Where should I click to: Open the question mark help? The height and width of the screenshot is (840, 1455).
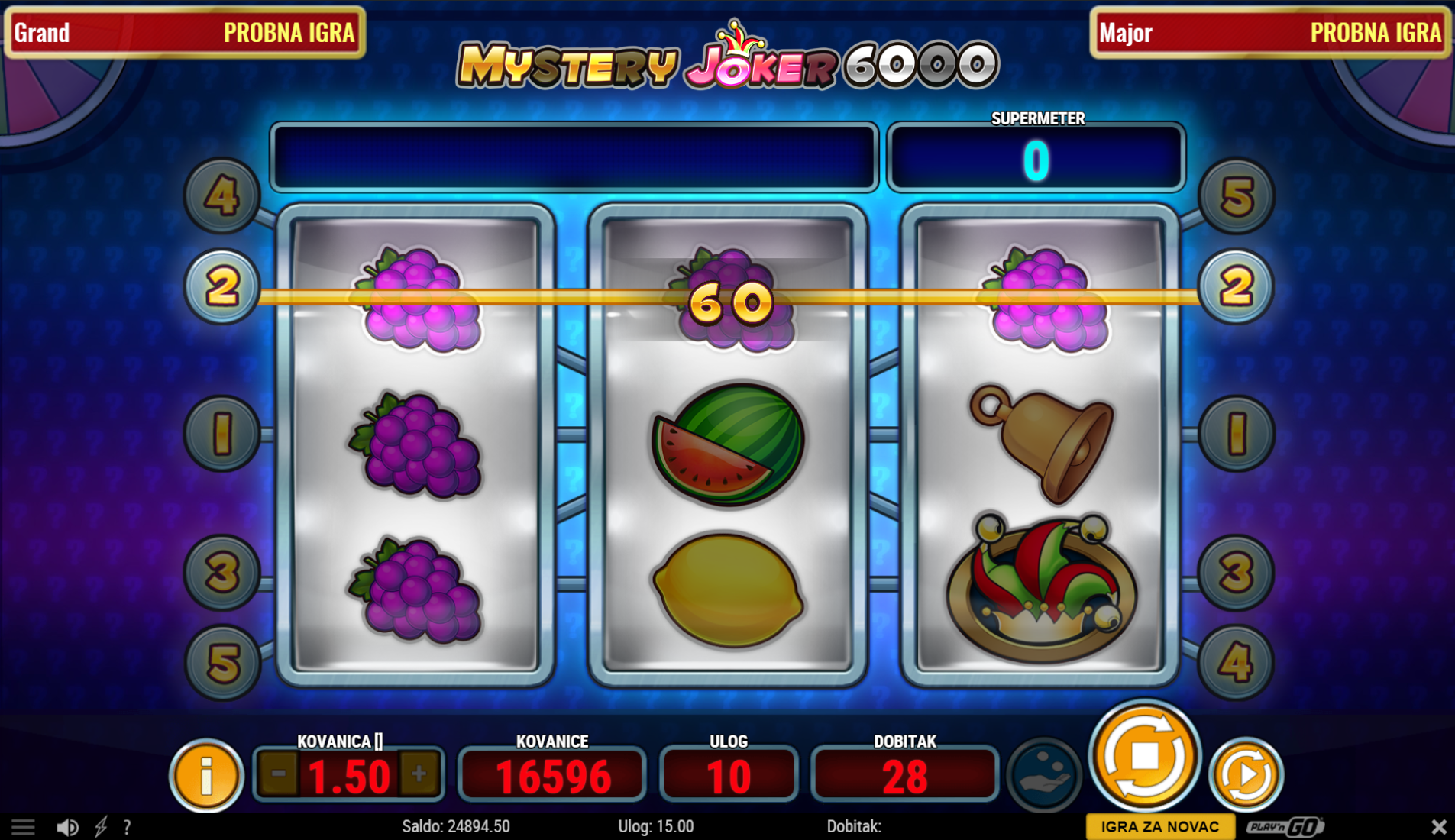point(127,826)
